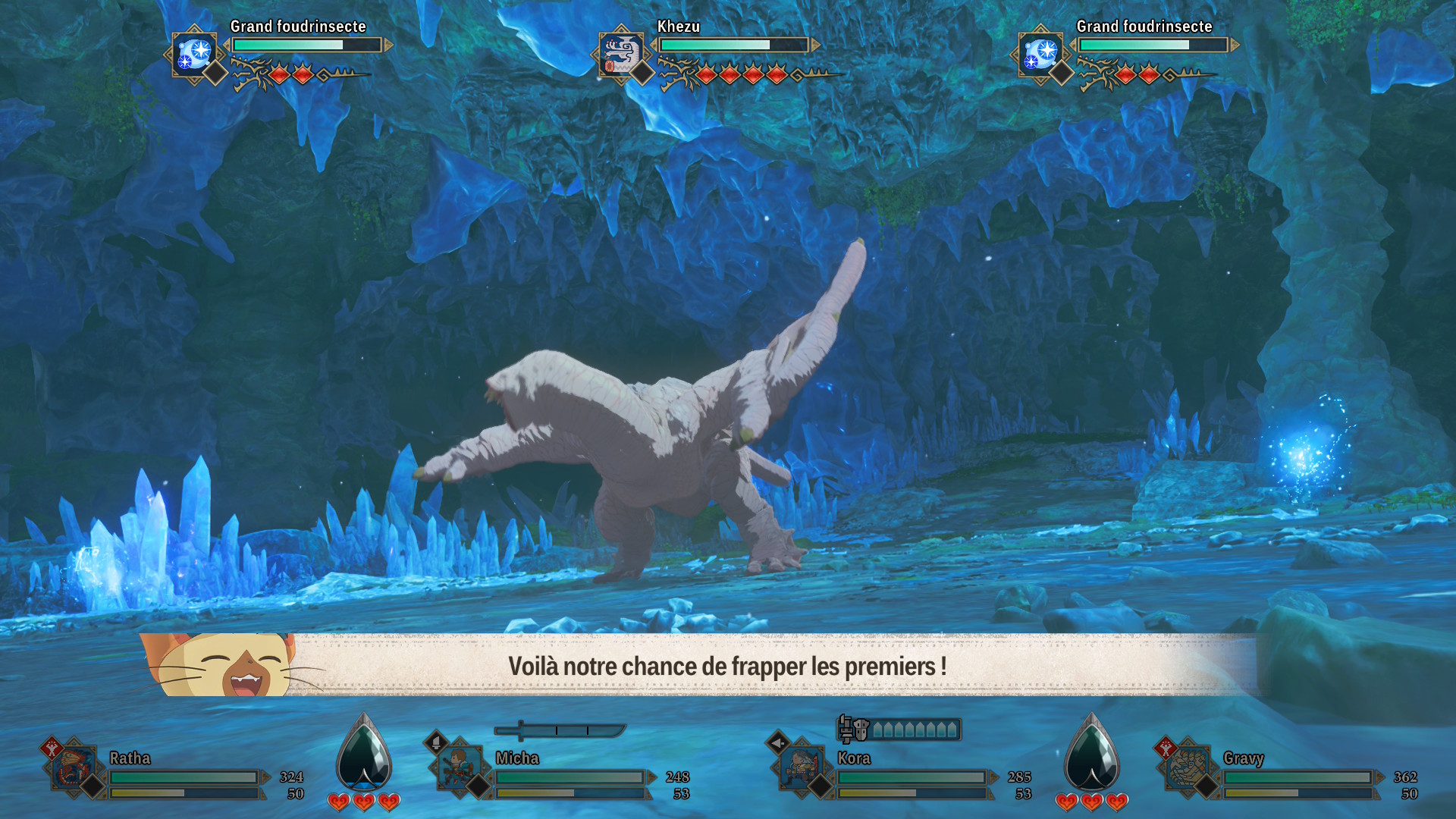Advance Navirou's dialogue banner
The height and width of the screenshot is (819, 1456).
click(726, 666)
